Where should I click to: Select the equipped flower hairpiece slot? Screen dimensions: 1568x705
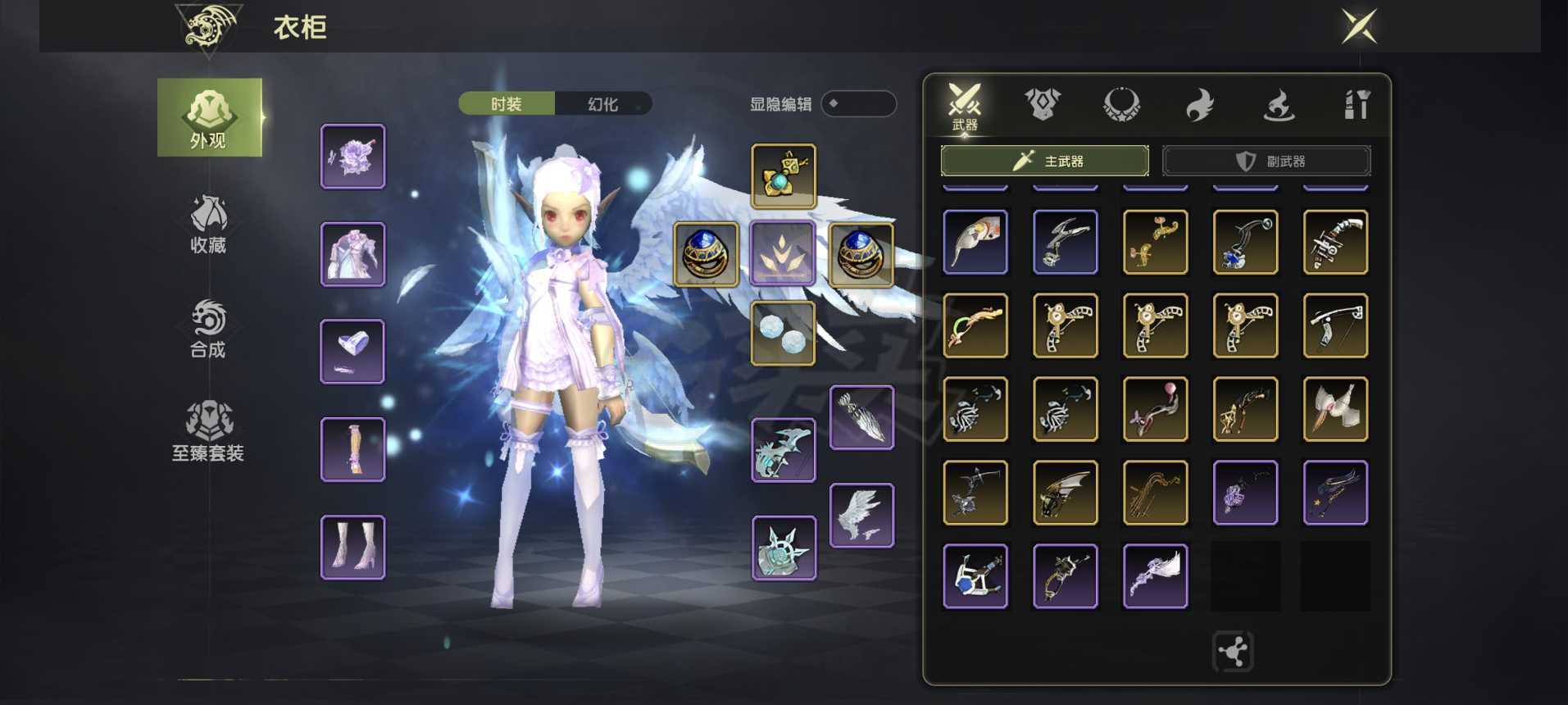coord(353,157)
